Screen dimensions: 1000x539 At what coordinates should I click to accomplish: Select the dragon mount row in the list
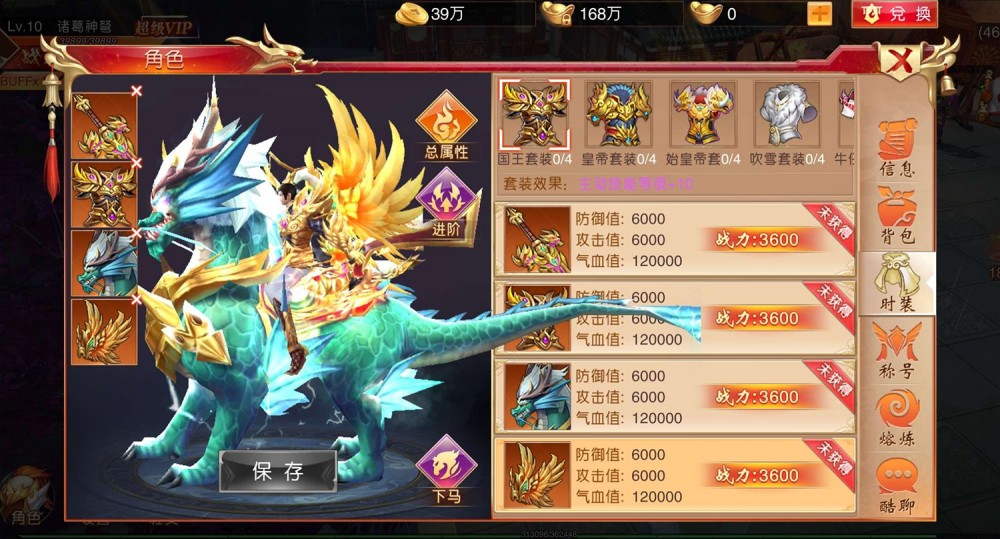[673, 397]
